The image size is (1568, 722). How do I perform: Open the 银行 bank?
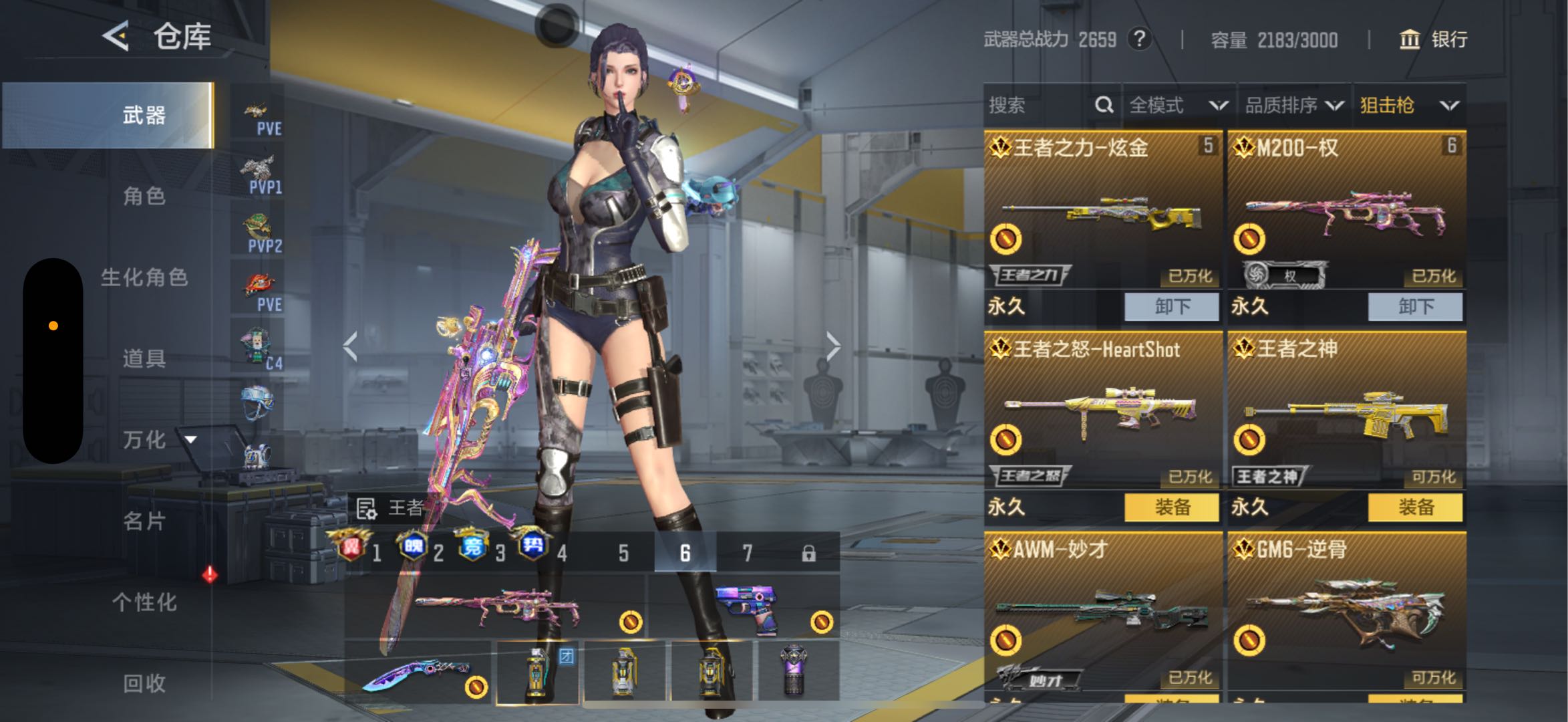point(1434,39)
